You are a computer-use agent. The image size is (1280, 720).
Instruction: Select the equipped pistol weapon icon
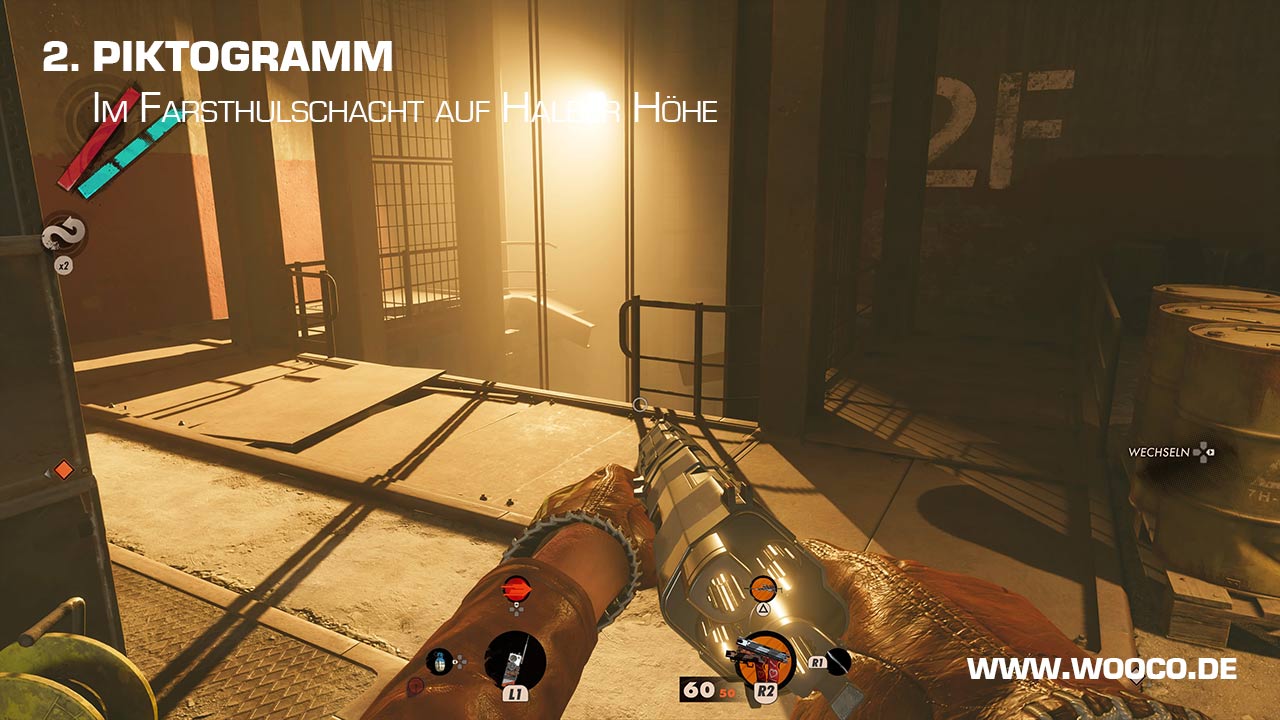pos(765,661)
